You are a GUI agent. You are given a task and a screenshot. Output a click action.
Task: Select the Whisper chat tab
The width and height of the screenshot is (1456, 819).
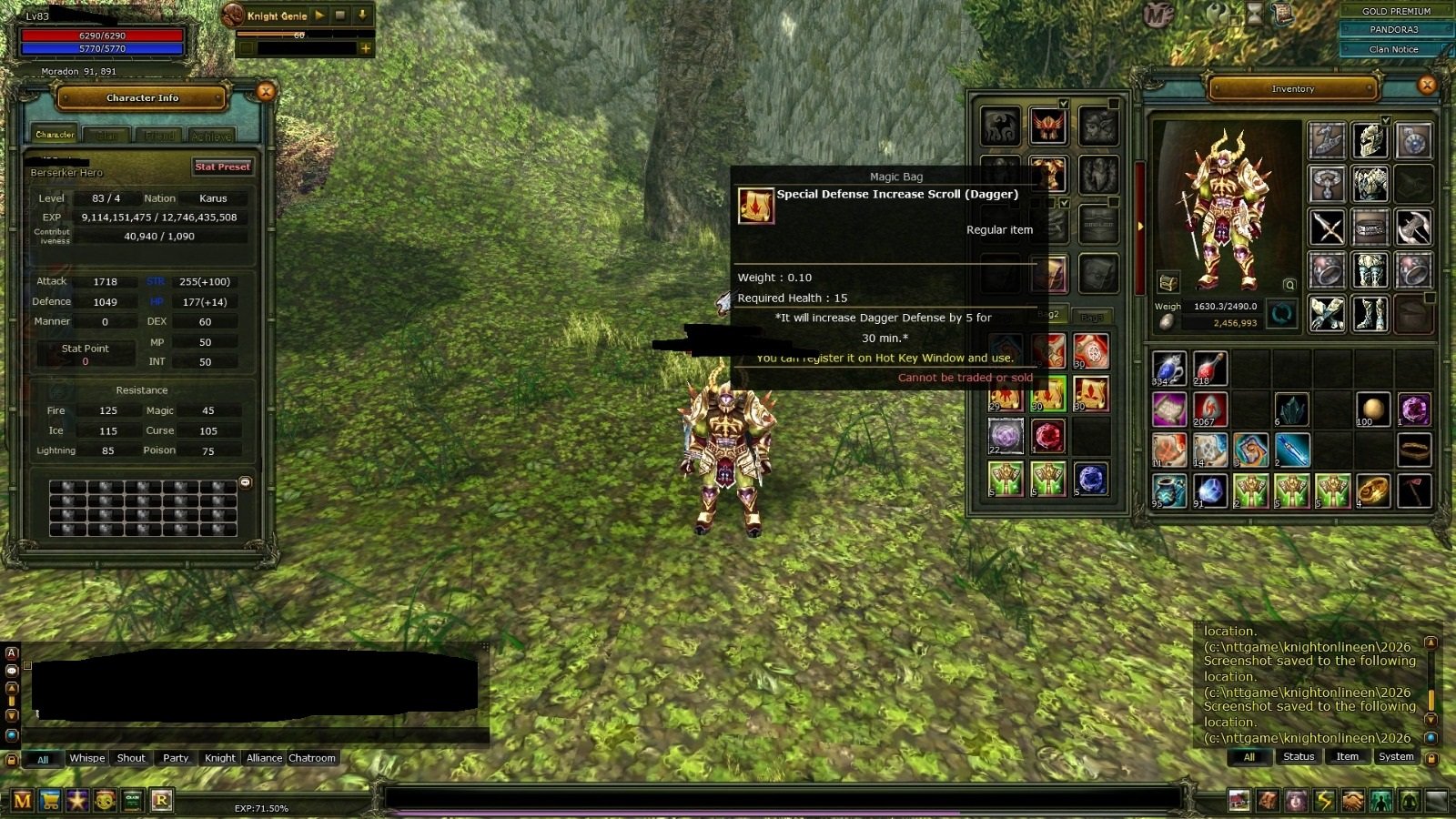pos(87,758)
